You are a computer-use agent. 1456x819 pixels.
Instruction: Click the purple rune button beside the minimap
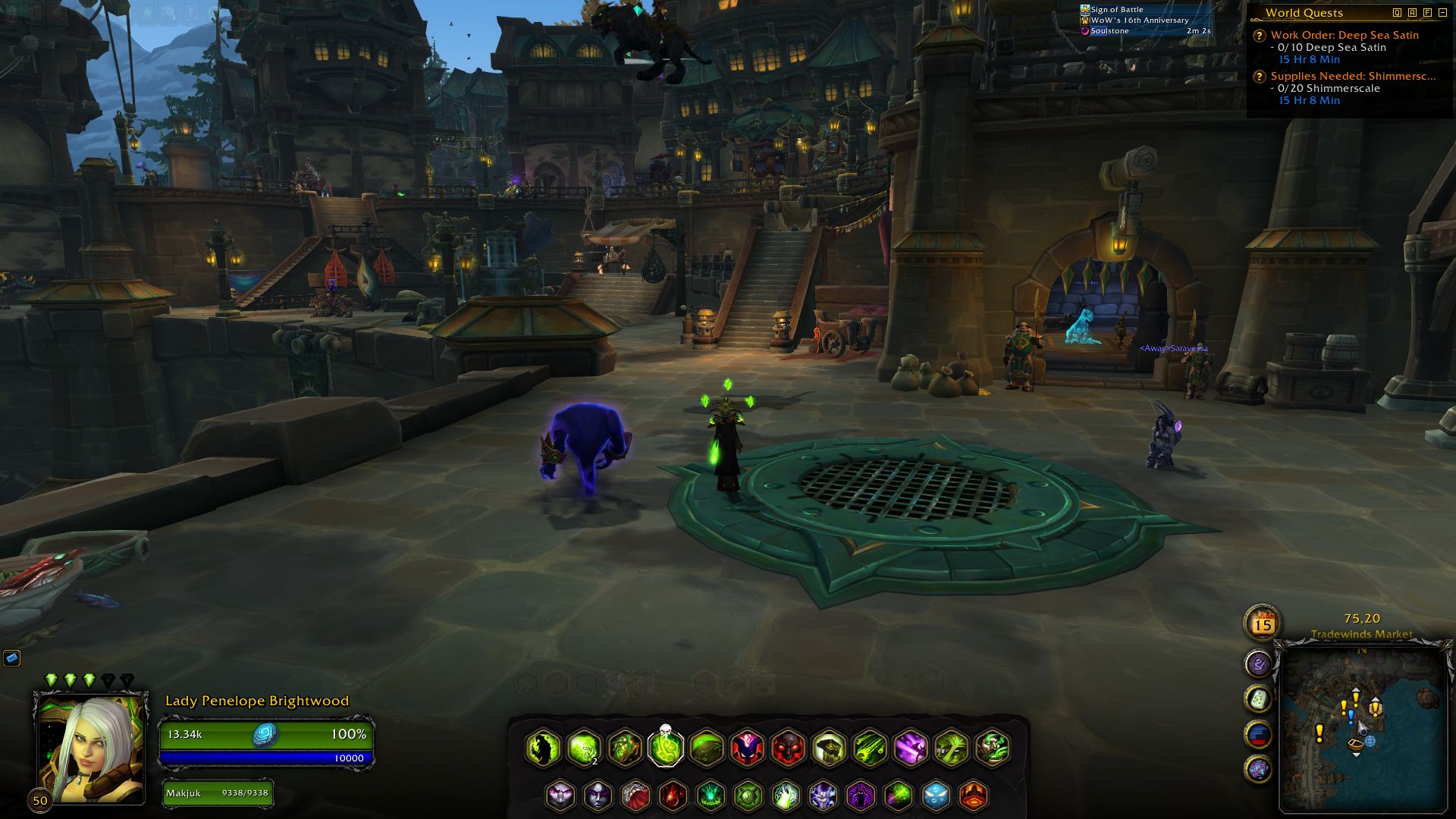click(x=1257, y=664)
